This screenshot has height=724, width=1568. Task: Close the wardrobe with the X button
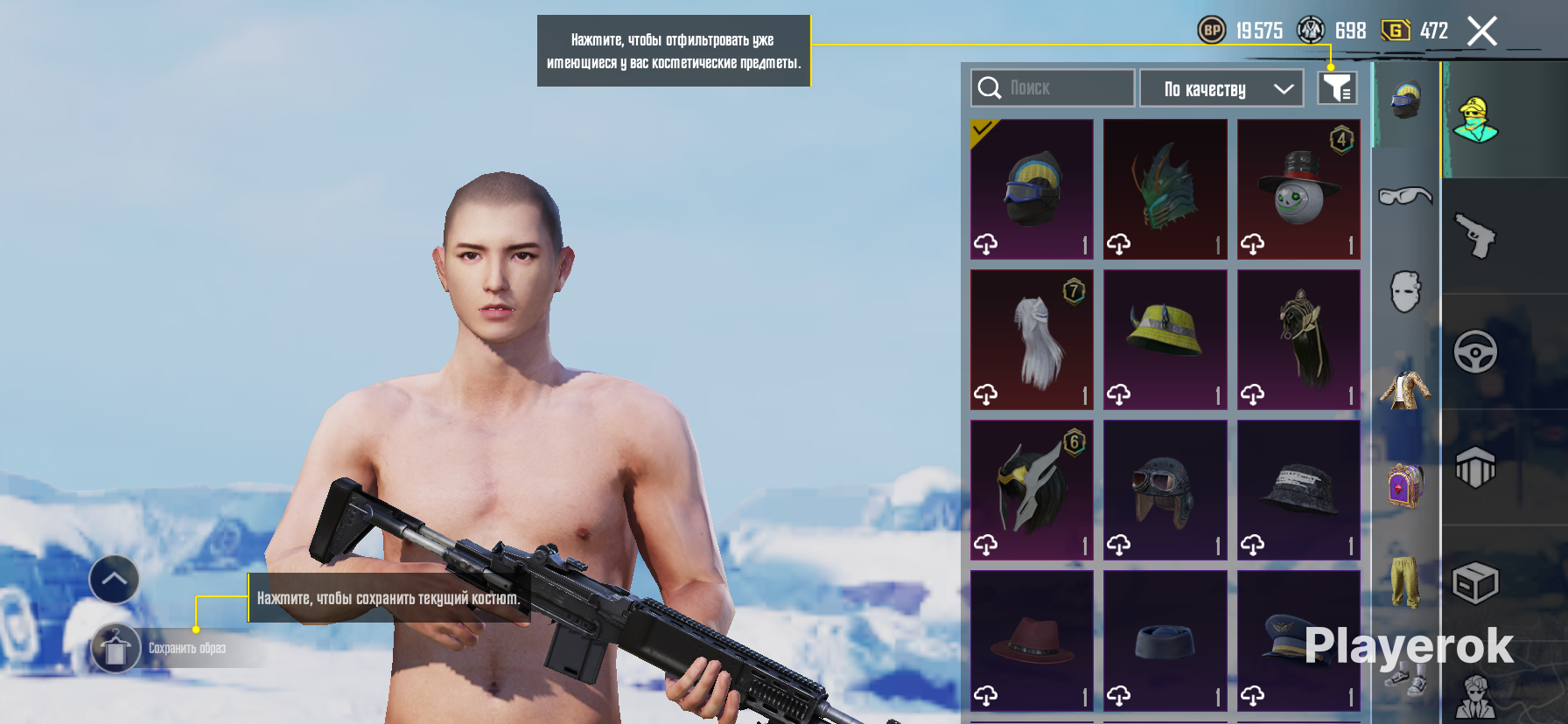(x=1481, y=31)
